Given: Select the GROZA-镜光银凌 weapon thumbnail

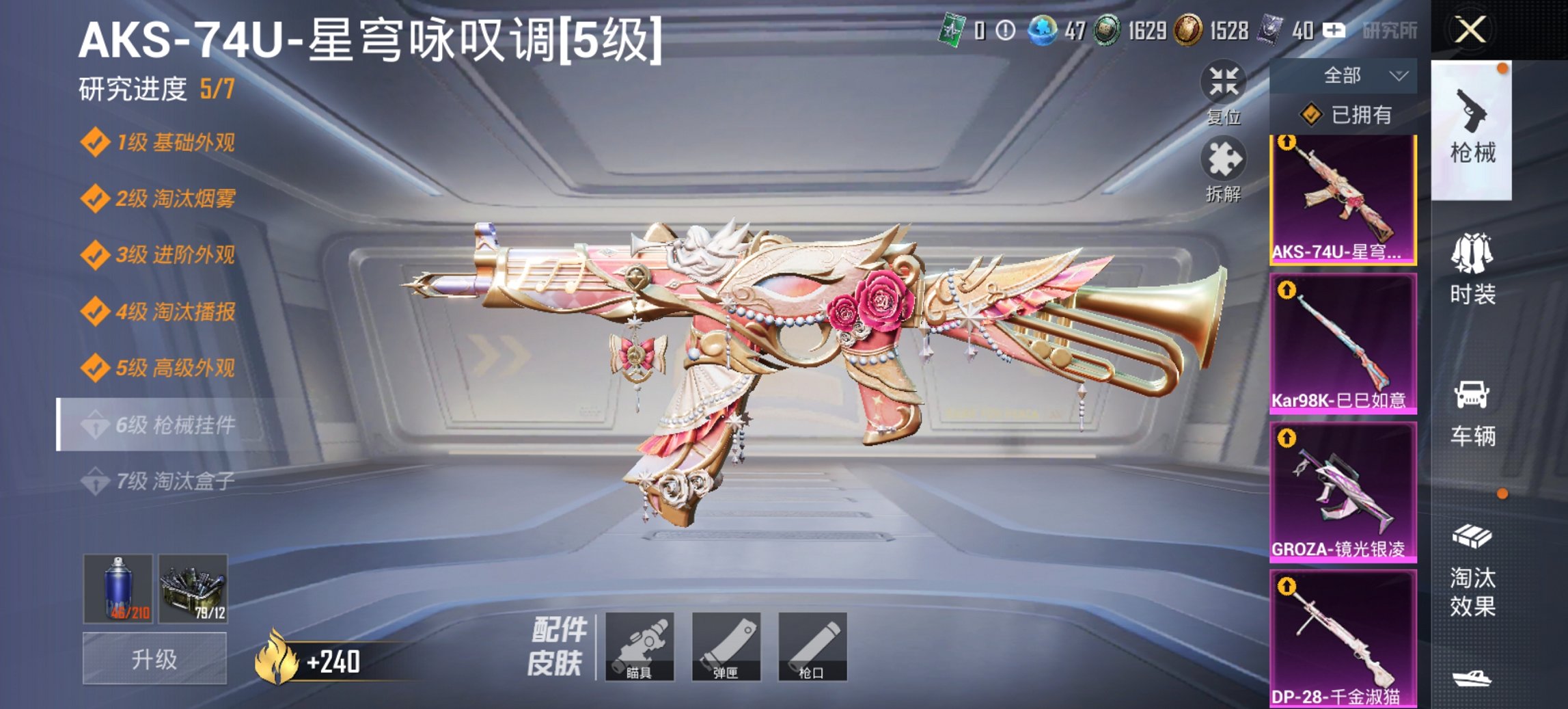Looking at the screenshot, I should coord(1341,492).
